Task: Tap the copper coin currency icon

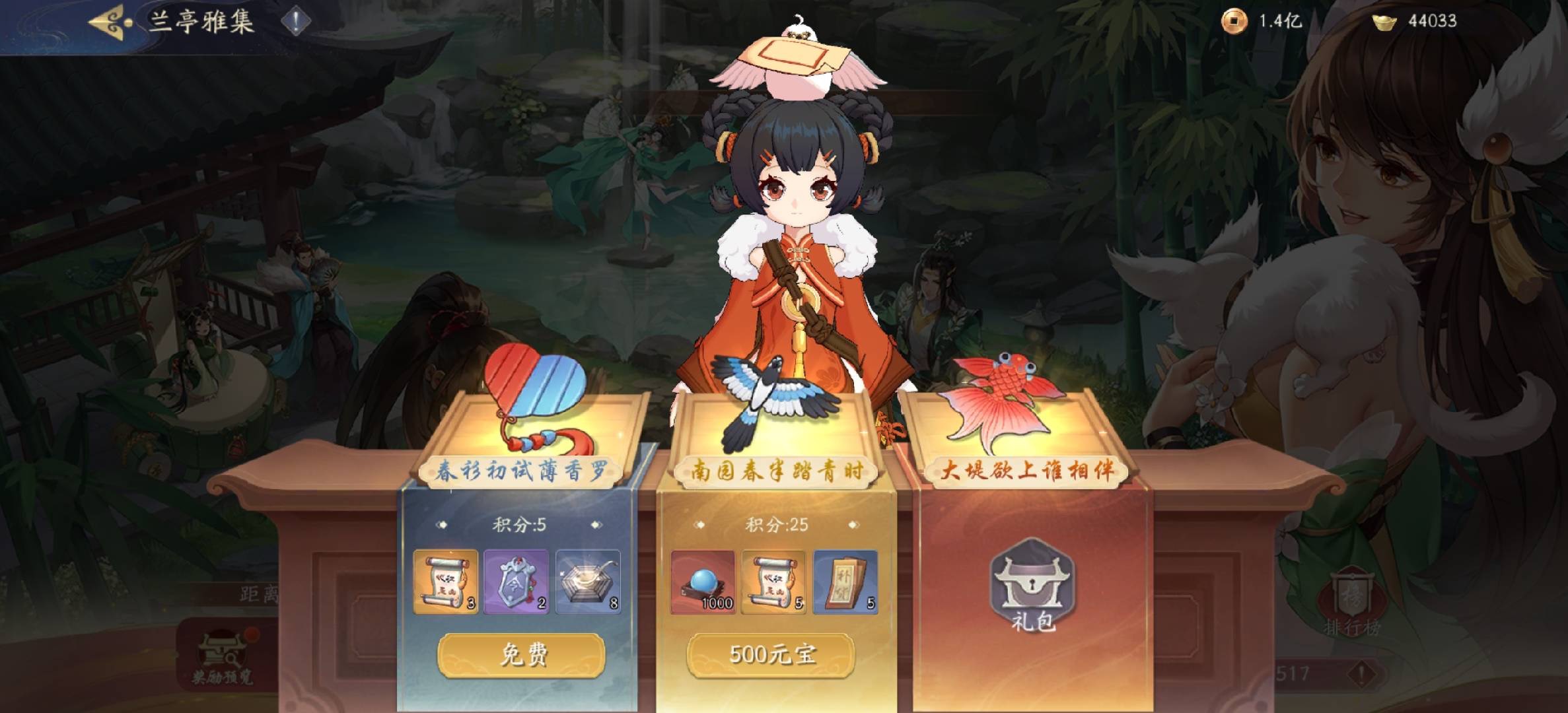Action: point(1233,21)
